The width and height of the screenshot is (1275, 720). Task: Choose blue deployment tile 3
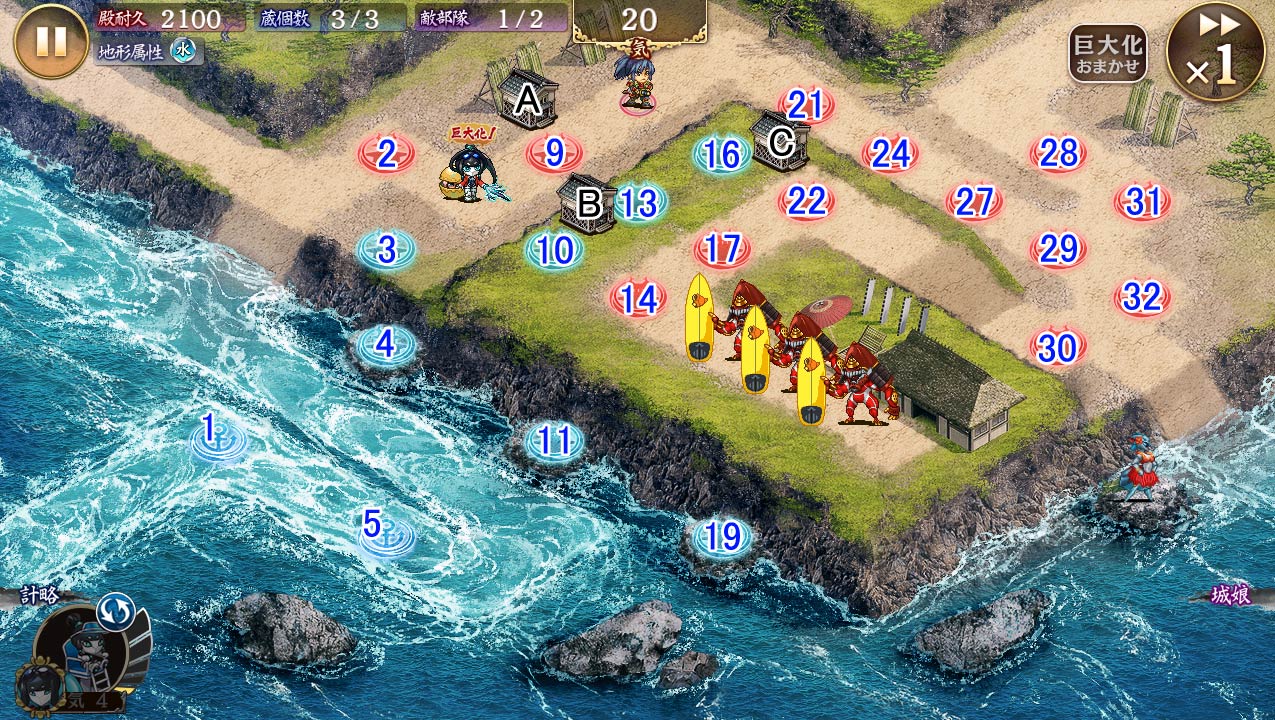click(387, 249)
